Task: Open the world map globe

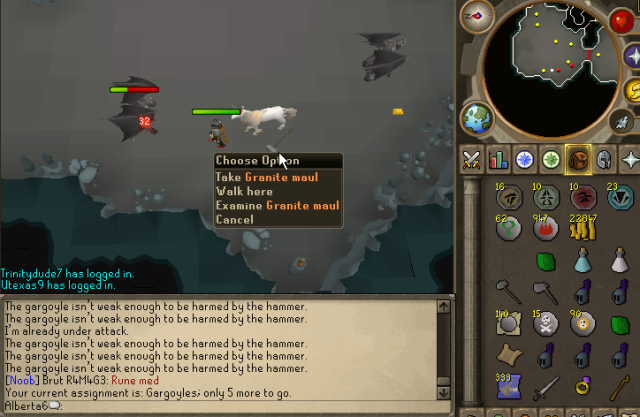Action: point(474,117)
